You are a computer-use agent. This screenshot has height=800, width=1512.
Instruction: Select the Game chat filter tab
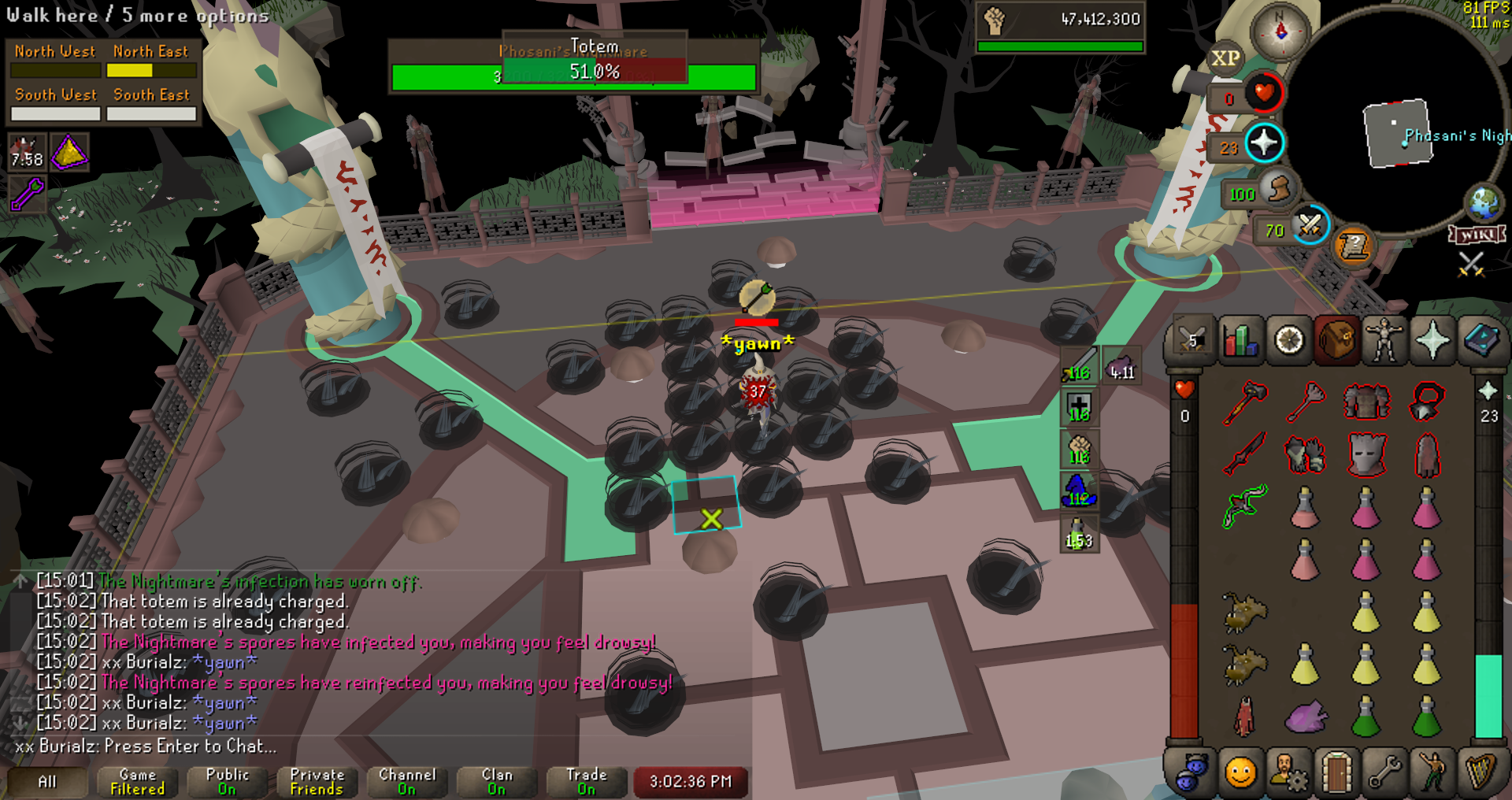click(137, 782)
